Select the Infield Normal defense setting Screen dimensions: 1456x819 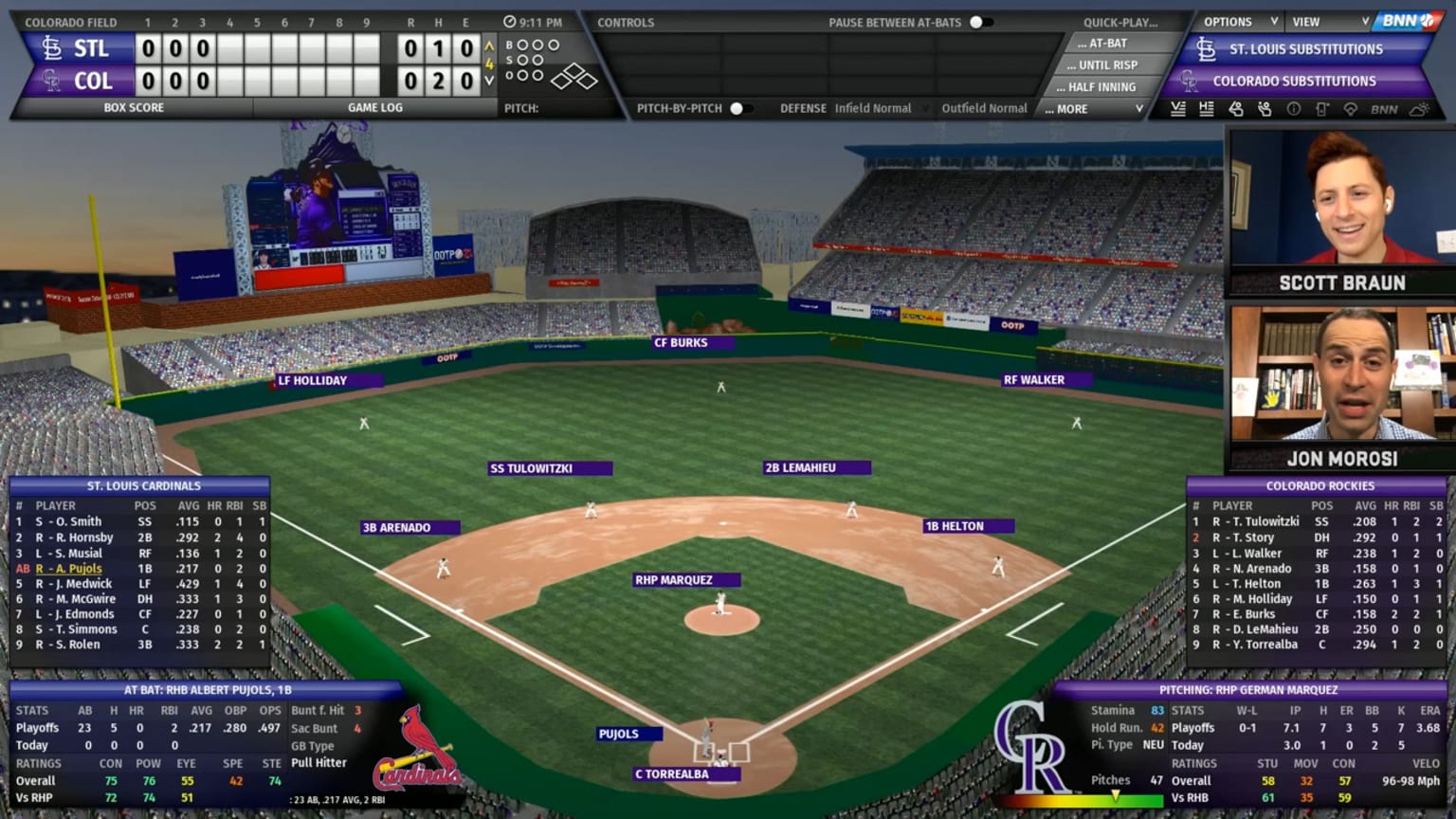point(874,108)
